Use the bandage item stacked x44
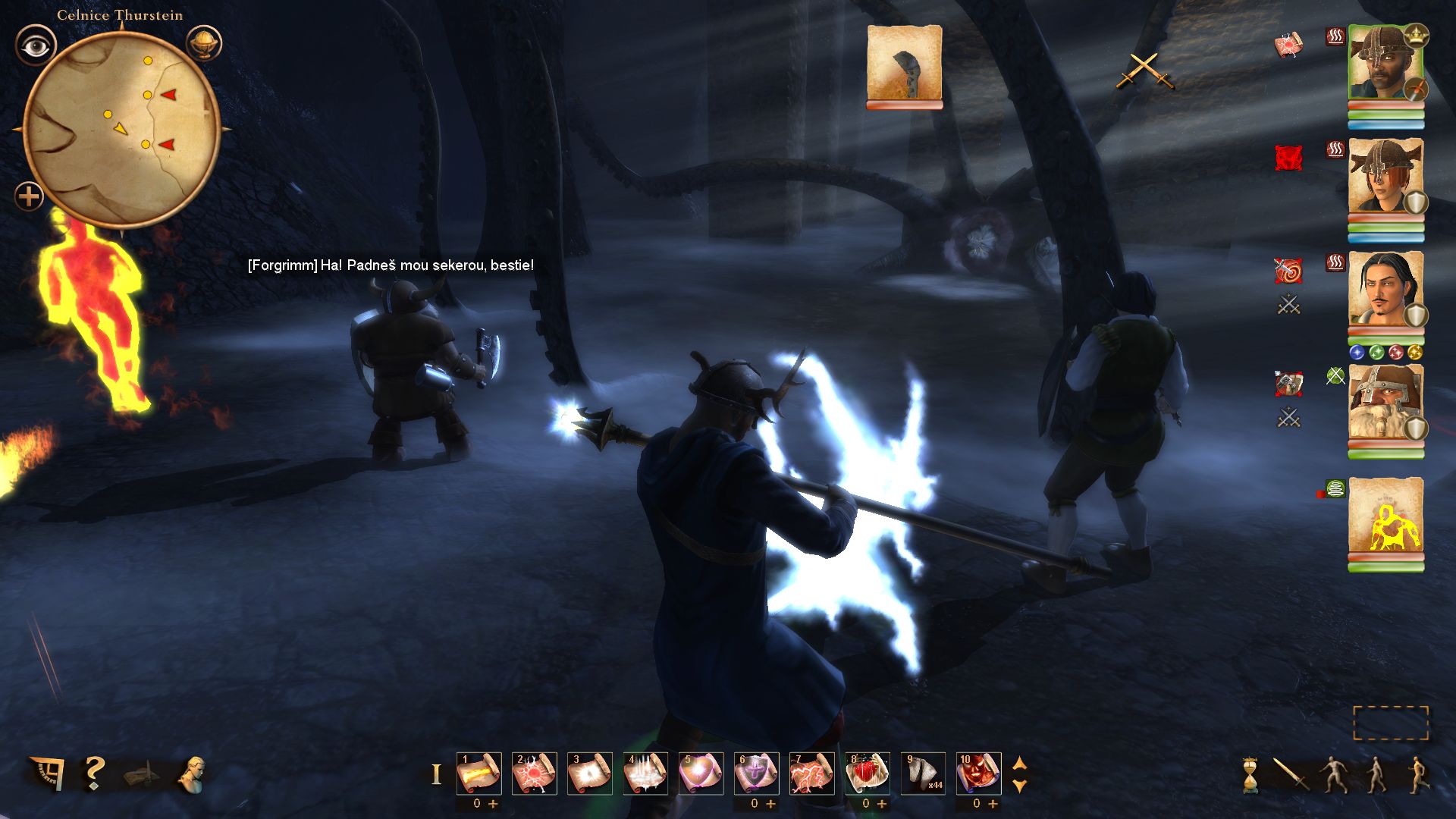 pyautogui.click(x=923, y=773)
